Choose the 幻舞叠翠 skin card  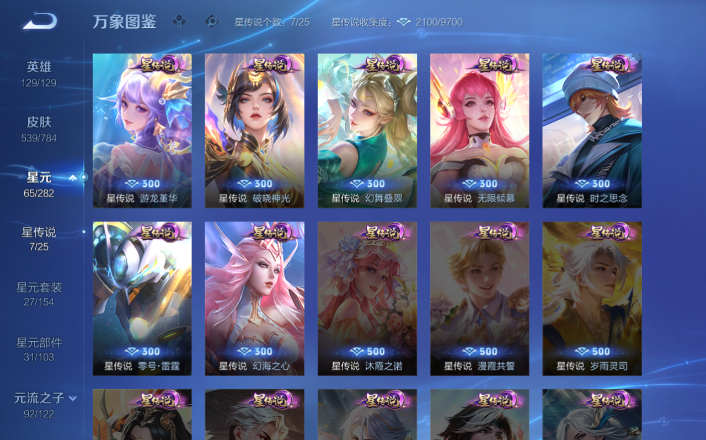pyautogui.click(x=366, y=128)
